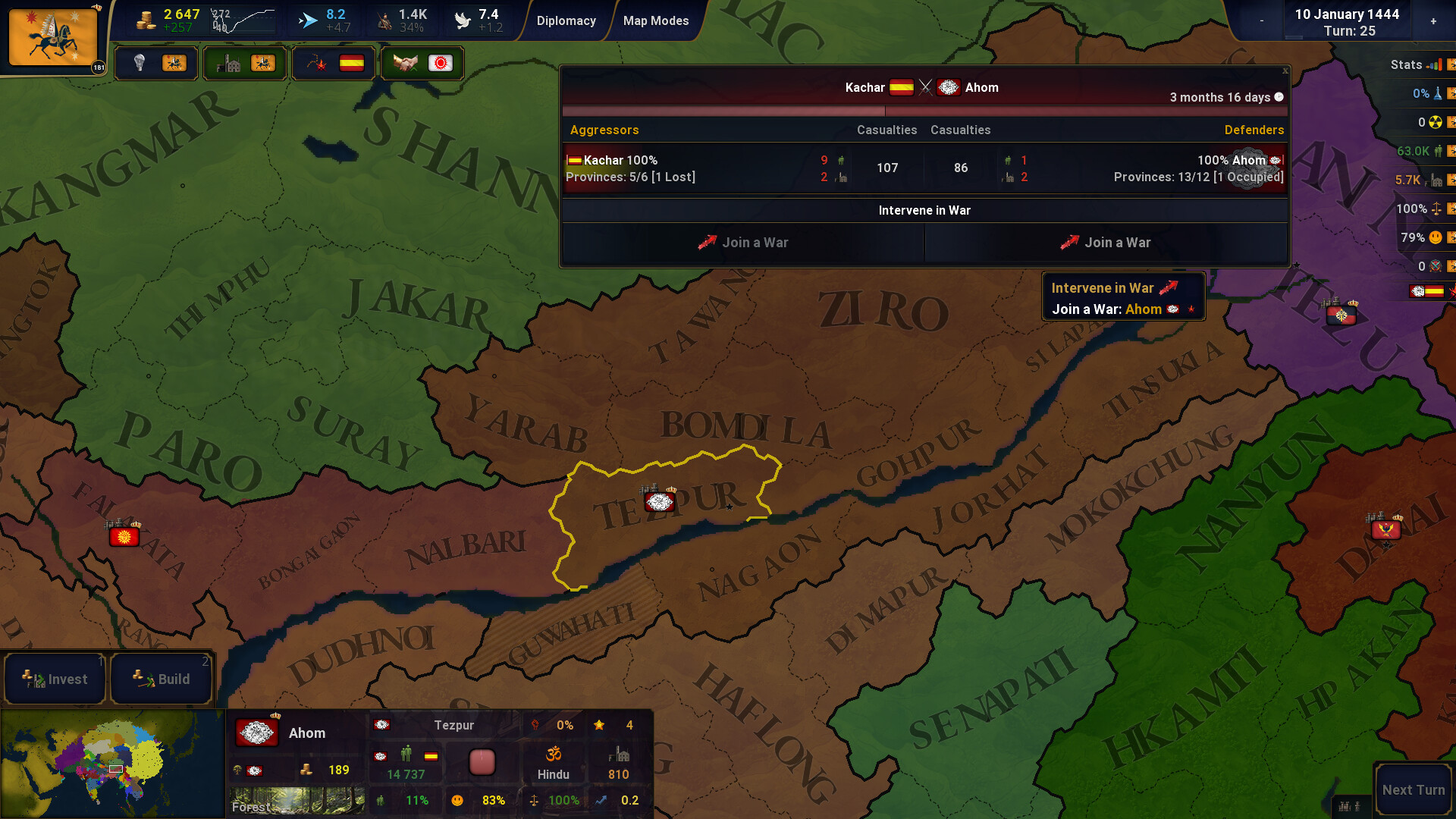Viewport: 1456px width, 819px height.
Task: Open the research lightbulb alert icon
Action: tap(140, 64)
